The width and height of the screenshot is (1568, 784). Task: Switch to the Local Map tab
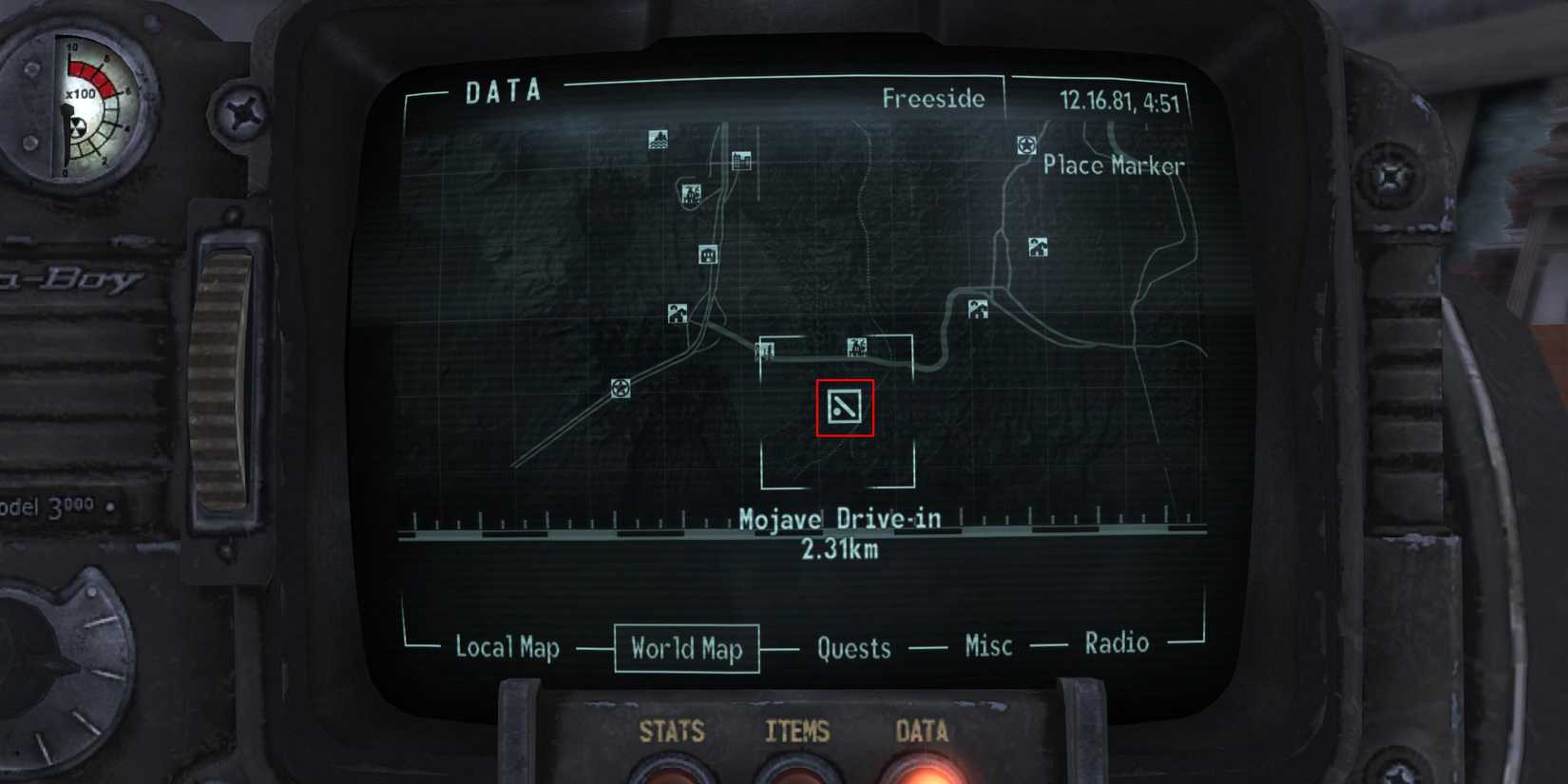[x=509, y=648]
